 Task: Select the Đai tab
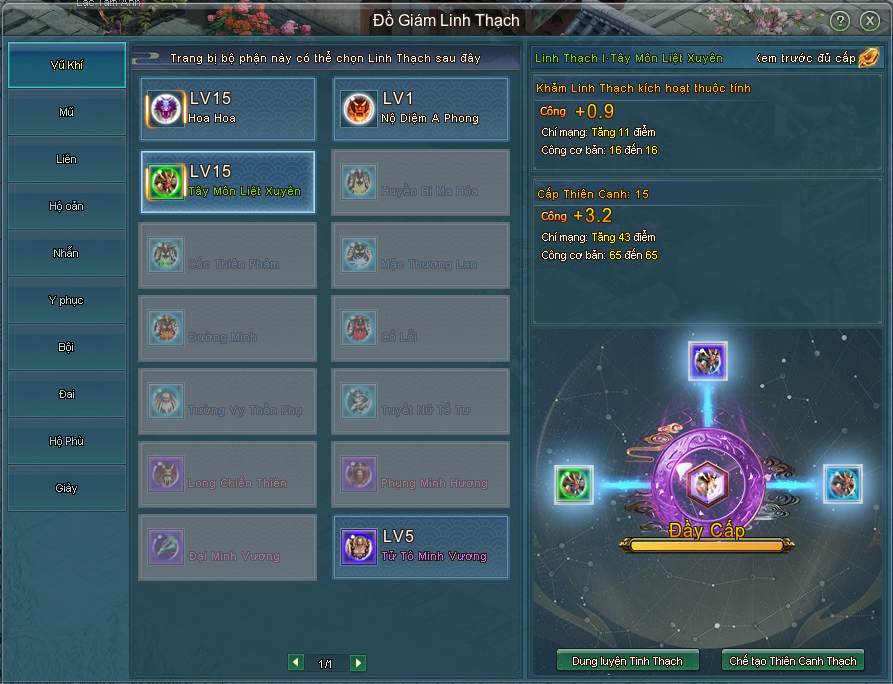click(x=67, y=394)
